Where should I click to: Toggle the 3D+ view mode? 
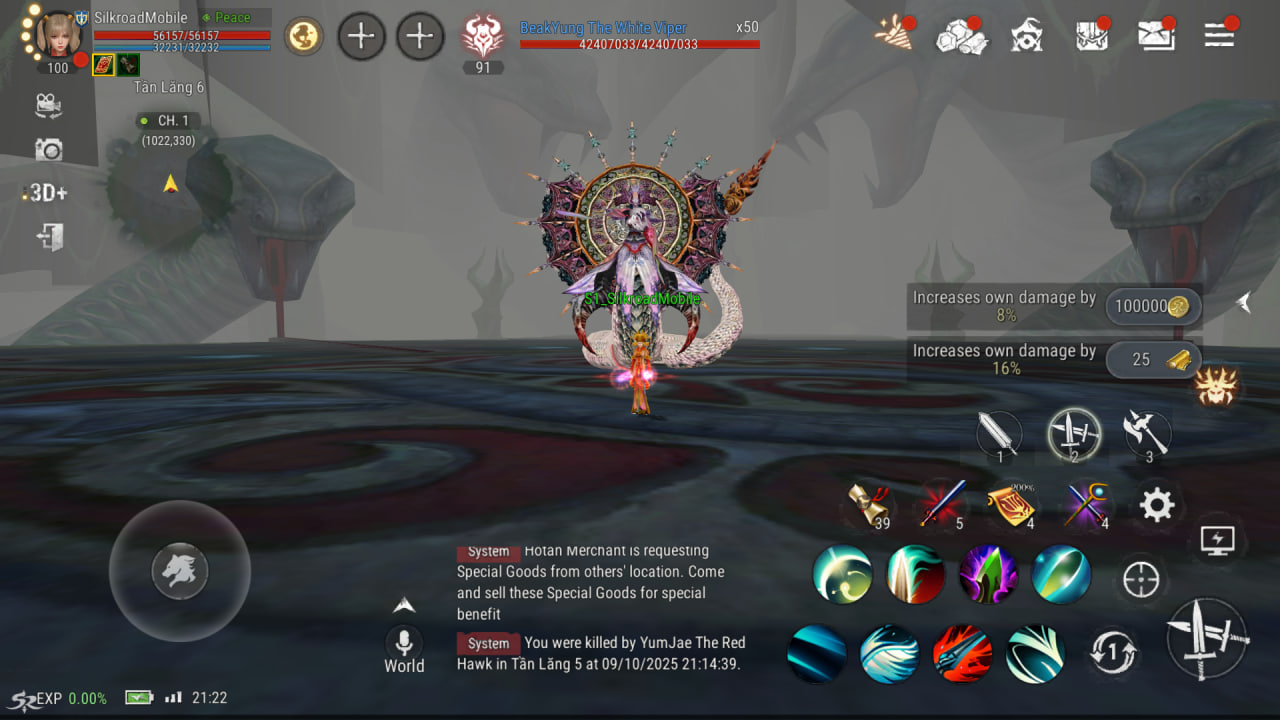pos(46,193)
